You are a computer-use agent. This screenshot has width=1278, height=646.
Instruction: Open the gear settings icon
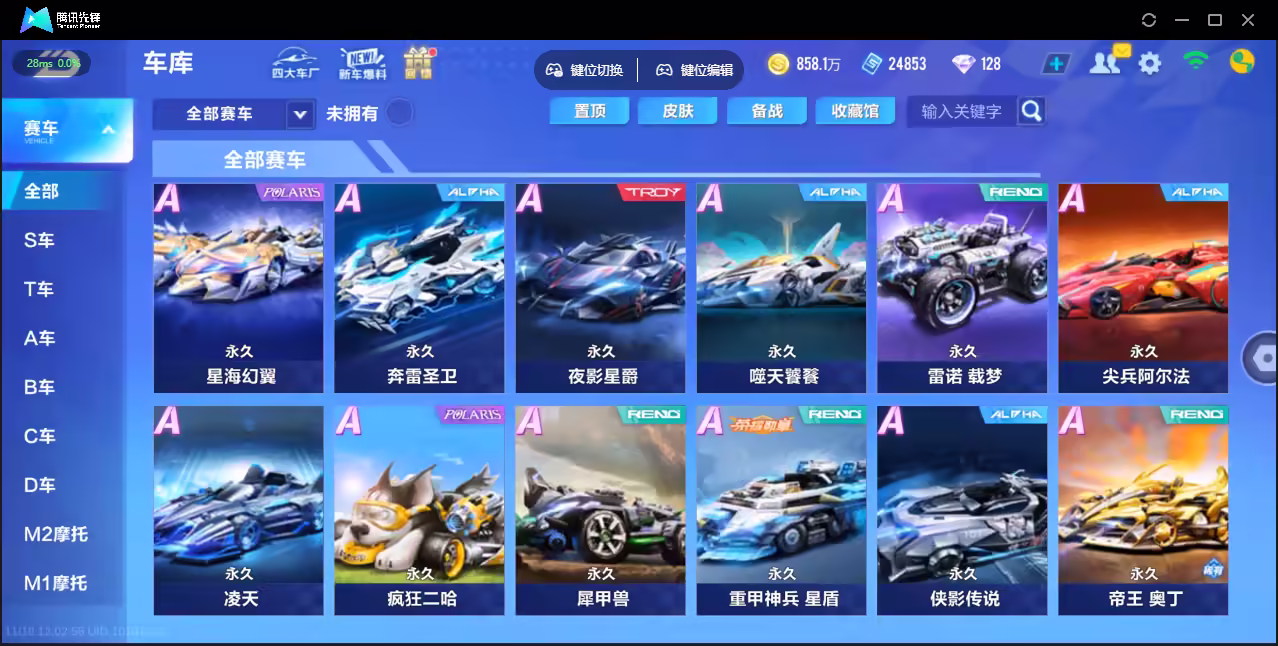(1150, 64)
